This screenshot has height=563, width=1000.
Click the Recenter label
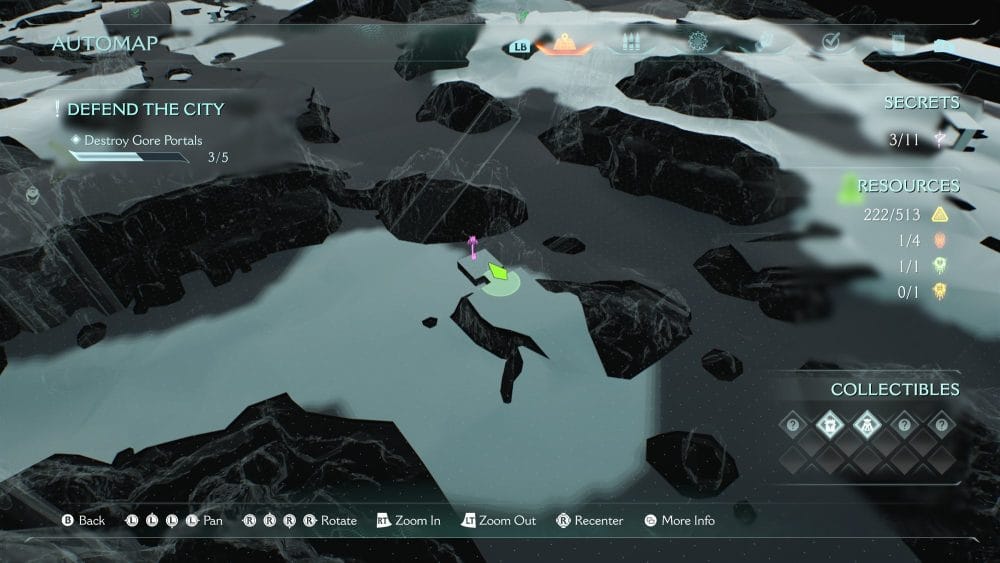598,521
